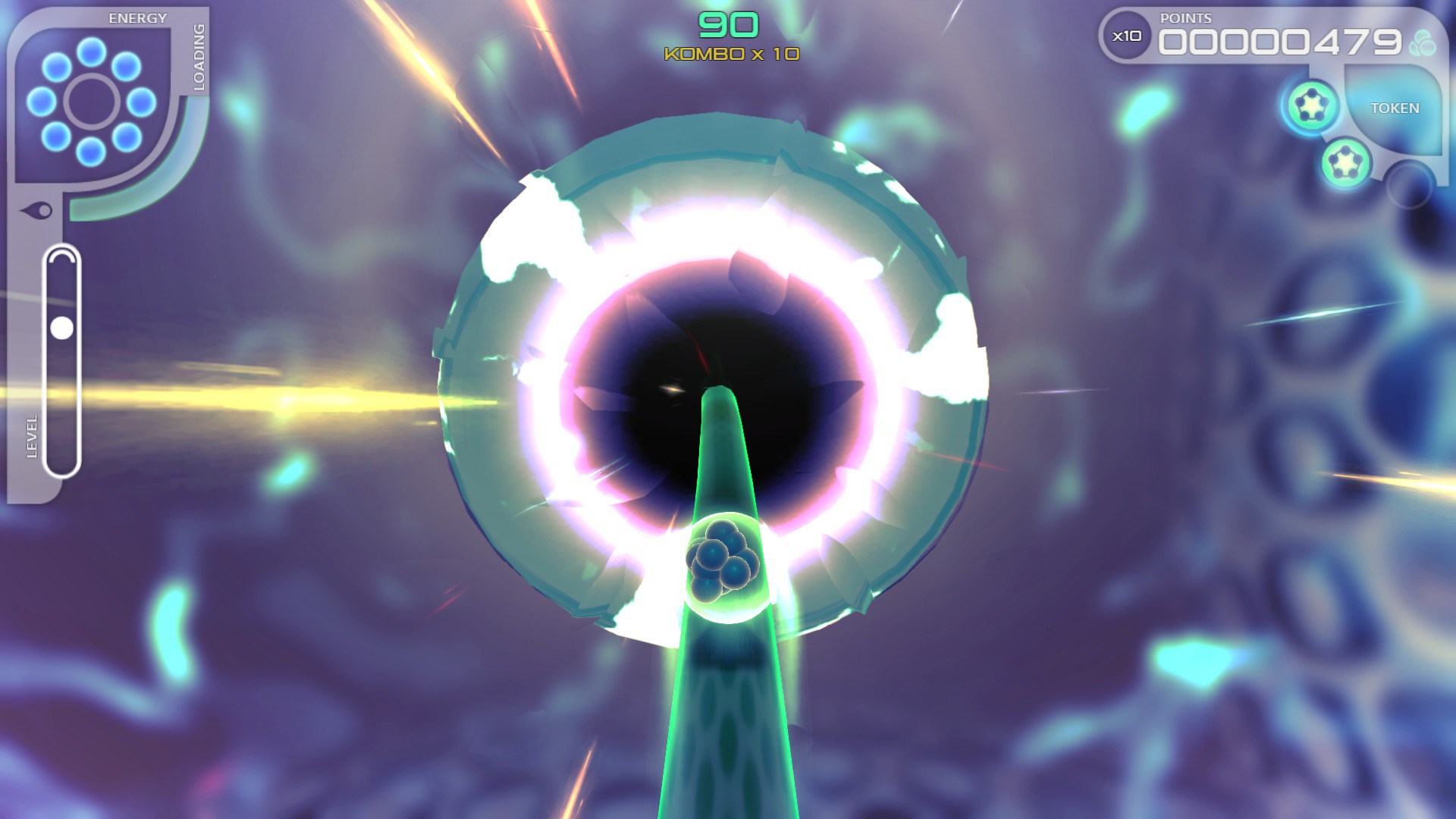Expand the Token side panel
This screenshot has width=1456, height=819.
click(x=1395, y=108)
